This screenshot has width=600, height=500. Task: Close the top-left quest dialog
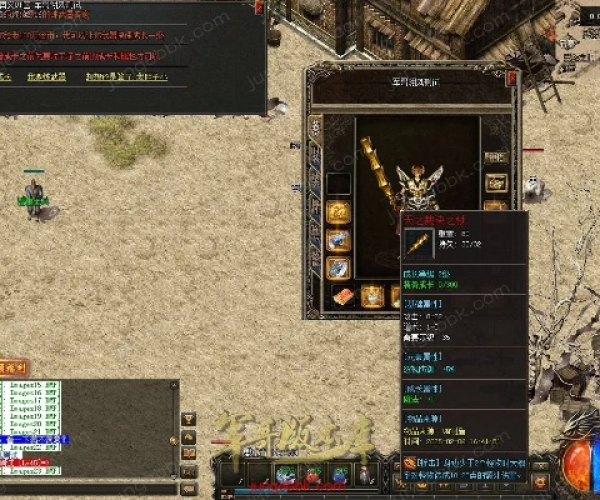260,7
